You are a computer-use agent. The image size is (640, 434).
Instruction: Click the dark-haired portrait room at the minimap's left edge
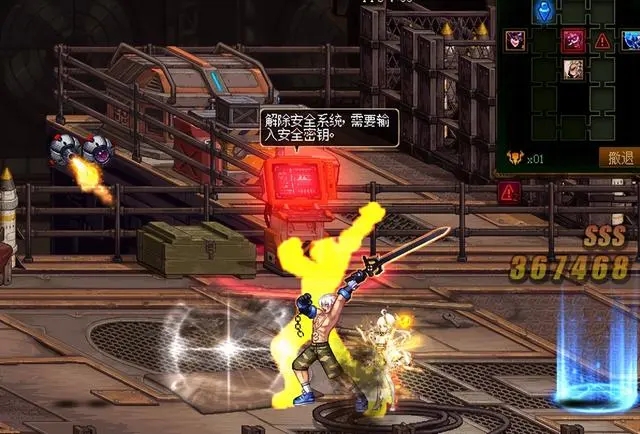pyautogui.click(x=515, y=40)
